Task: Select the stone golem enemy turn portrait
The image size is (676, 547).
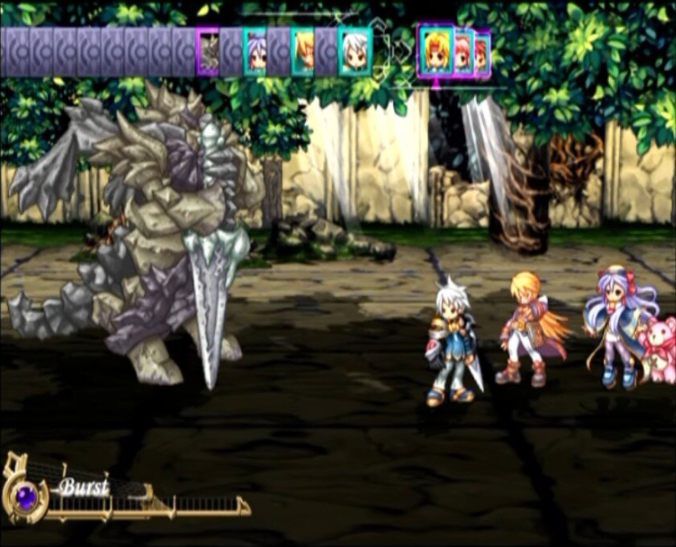Action: (208, 52)
